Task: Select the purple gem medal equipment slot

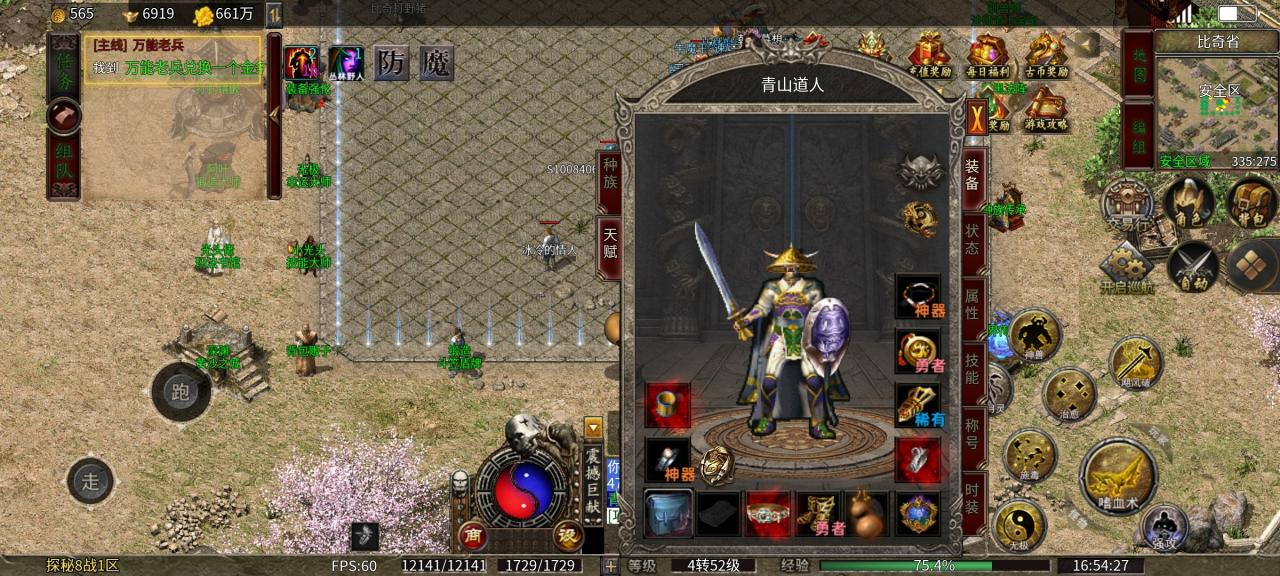Action: click(x=917, y=514)
